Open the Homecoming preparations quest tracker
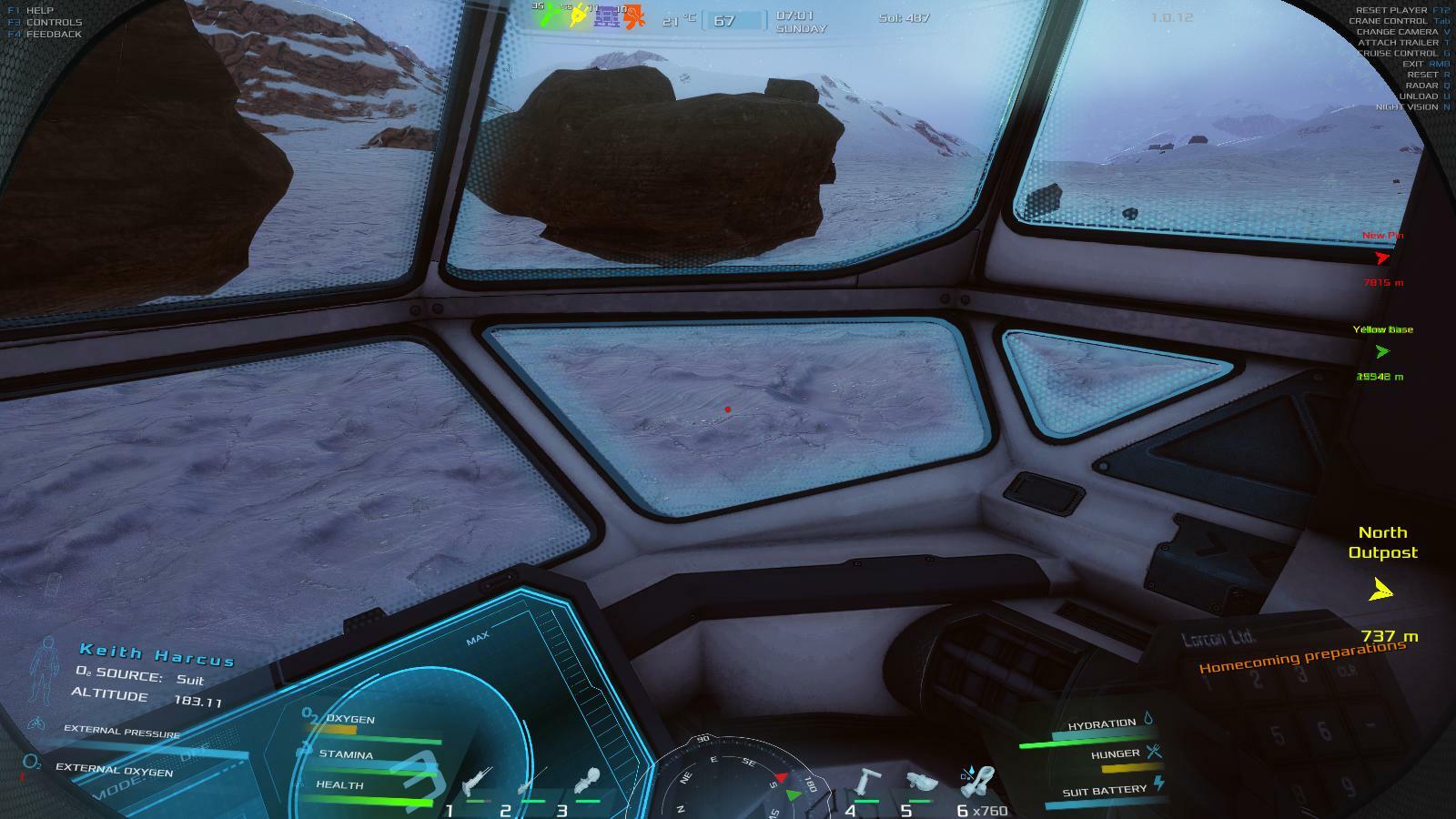 [1301, 657]
